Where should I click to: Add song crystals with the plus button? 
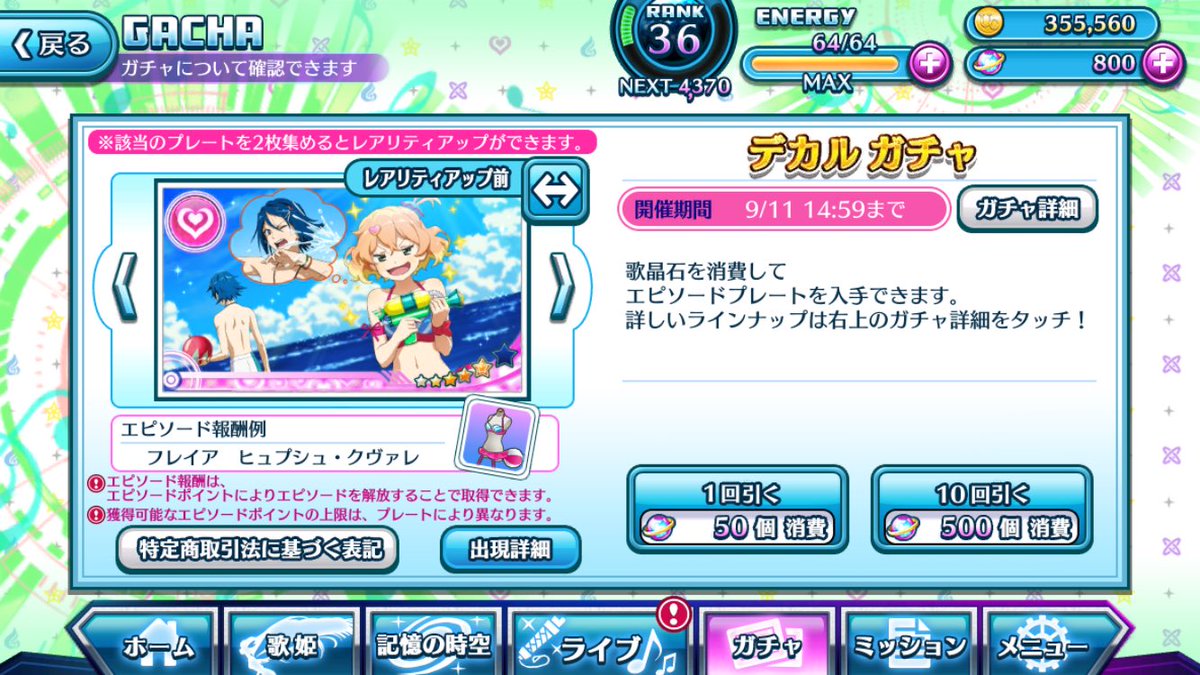pyautogui.click(x=1162, y=64)
